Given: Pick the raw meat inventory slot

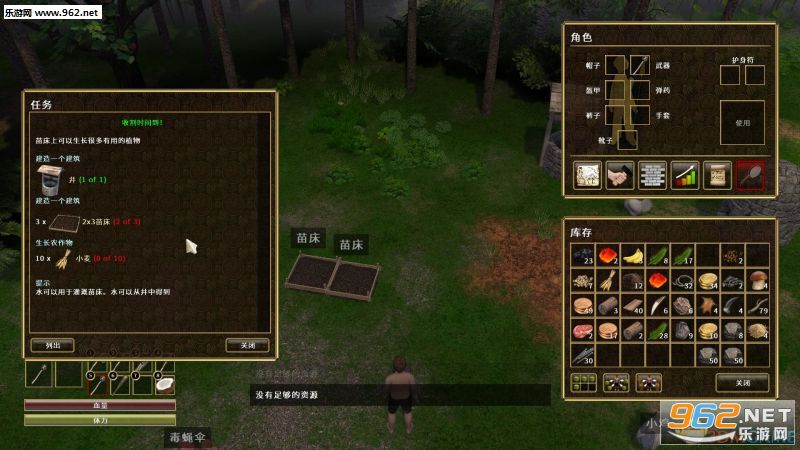Looking at the screenshot, I should point(583,331).
